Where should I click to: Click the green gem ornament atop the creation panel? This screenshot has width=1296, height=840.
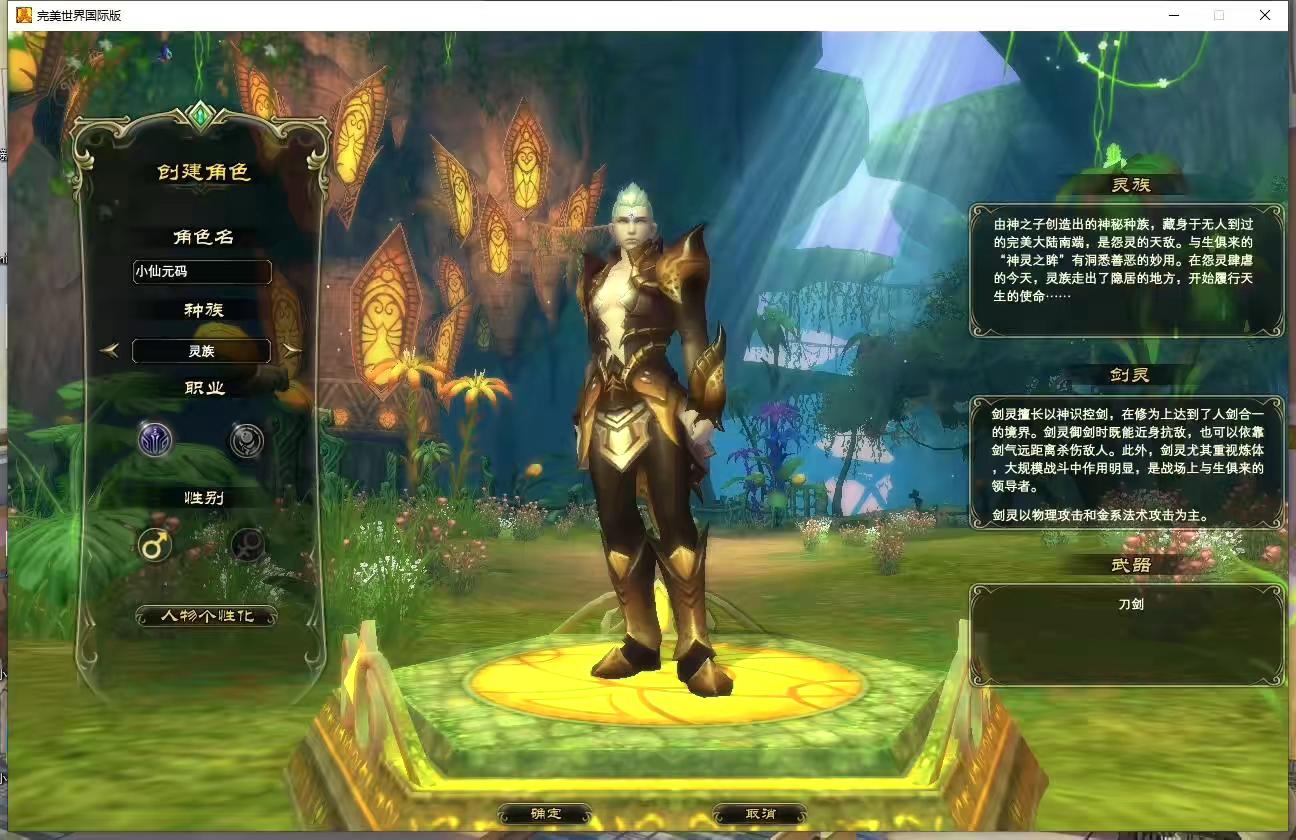click(x=202, y=116)
